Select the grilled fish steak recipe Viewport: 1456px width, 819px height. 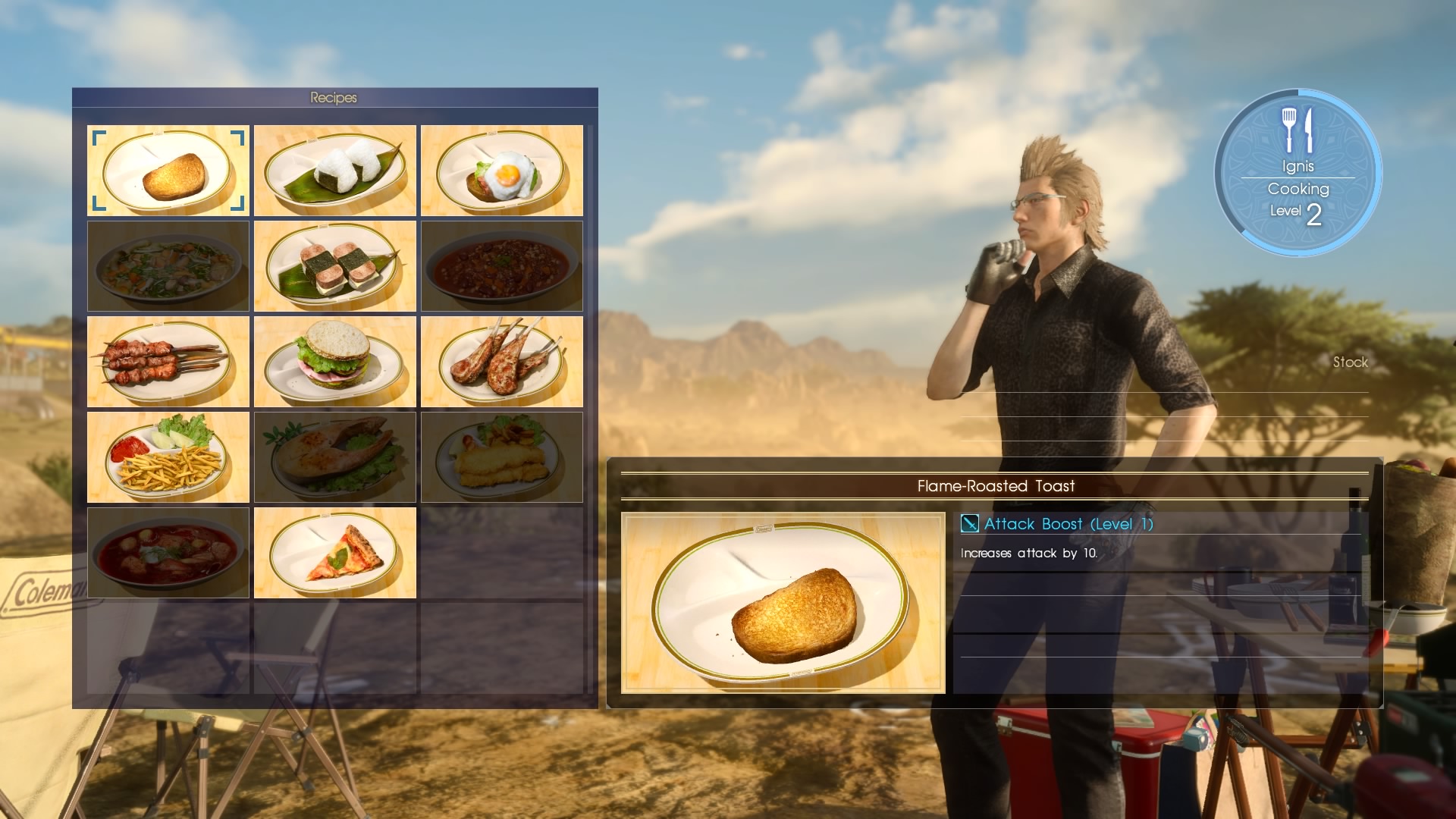[335, 457]
